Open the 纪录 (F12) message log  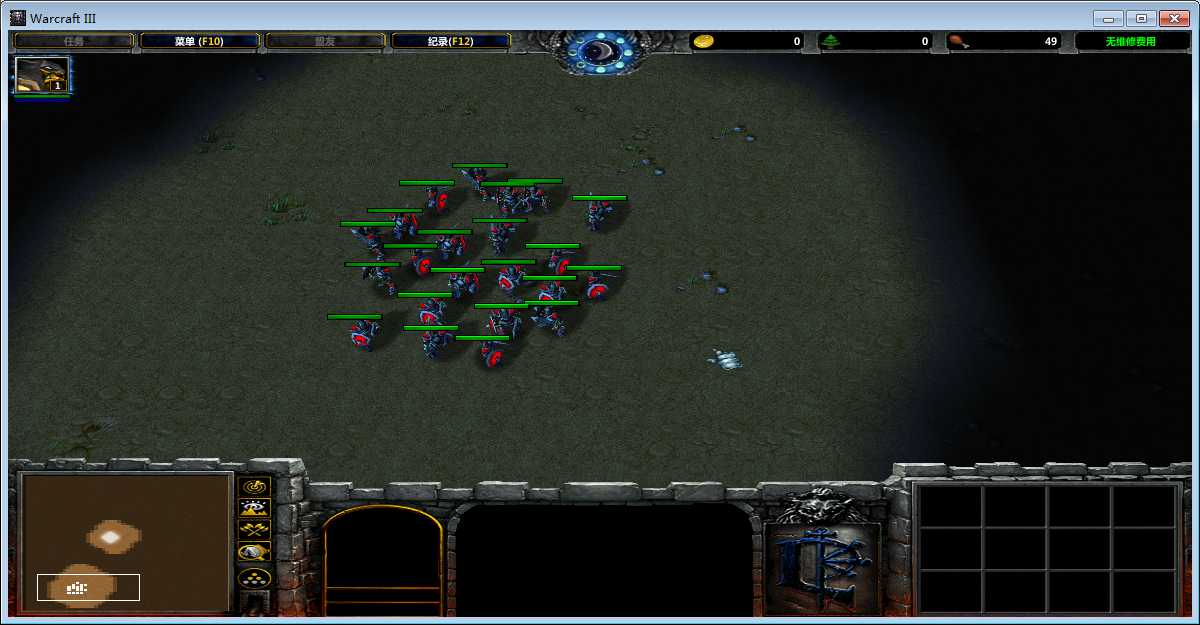[450, 41]
